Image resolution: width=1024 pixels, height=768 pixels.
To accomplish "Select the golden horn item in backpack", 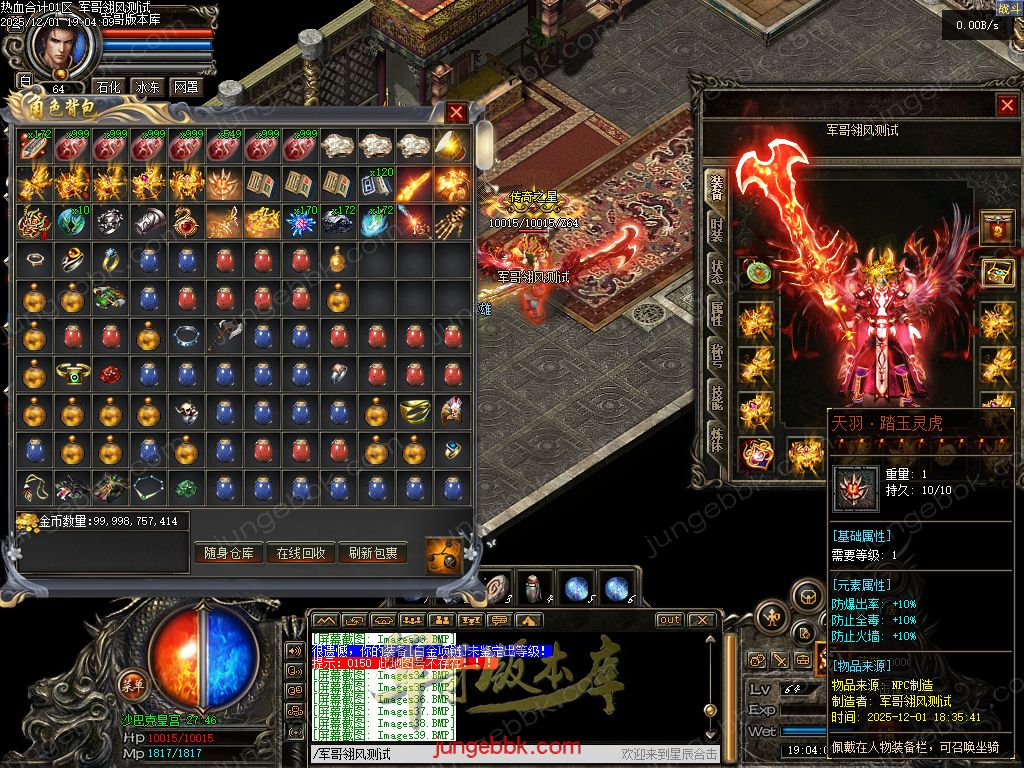I will click(453, 147).
